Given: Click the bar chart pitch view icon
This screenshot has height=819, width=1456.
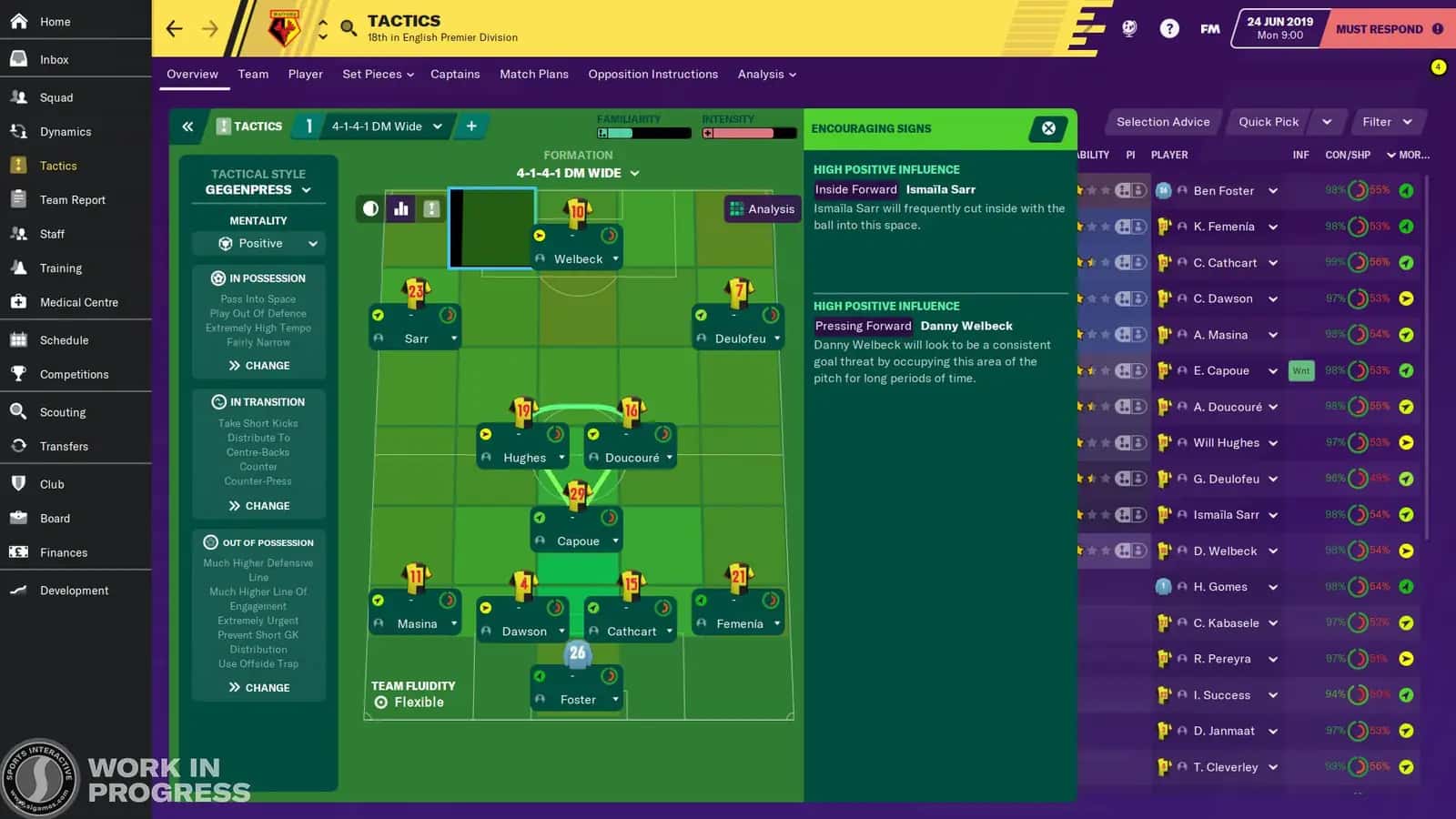Looking at the screenshot, I should pos(400,208).
